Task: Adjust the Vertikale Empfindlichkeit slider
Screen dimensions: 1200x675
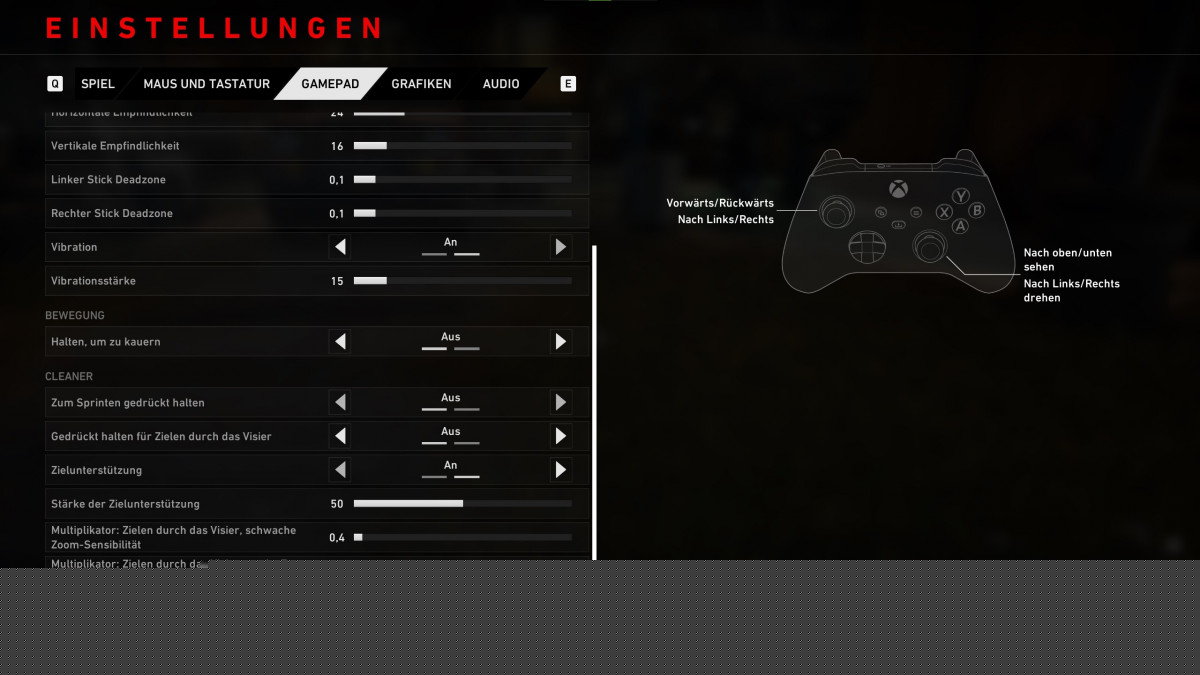Action: (x=462, y=146)
